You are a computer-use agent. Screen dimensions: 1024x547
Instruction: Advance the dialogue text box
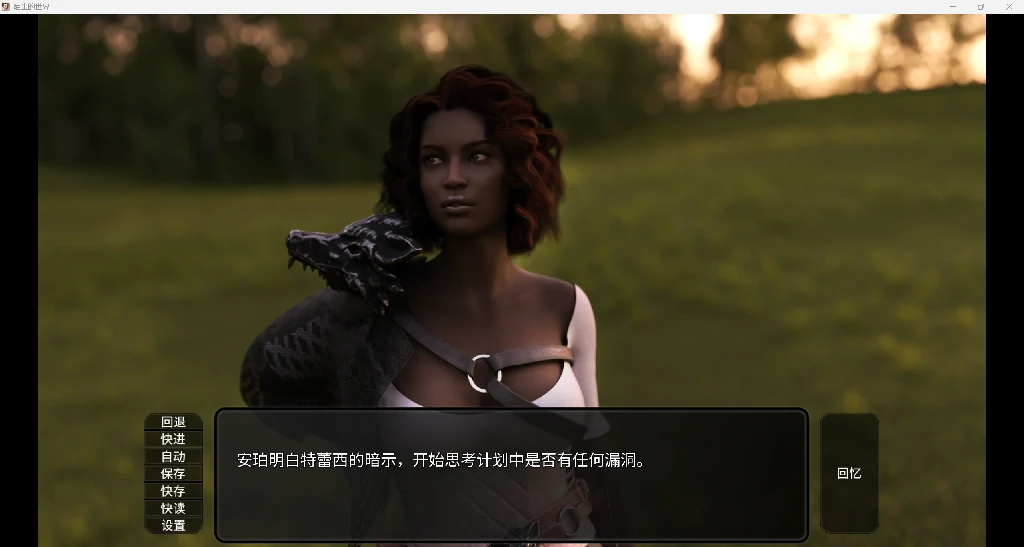coord(511,474)
